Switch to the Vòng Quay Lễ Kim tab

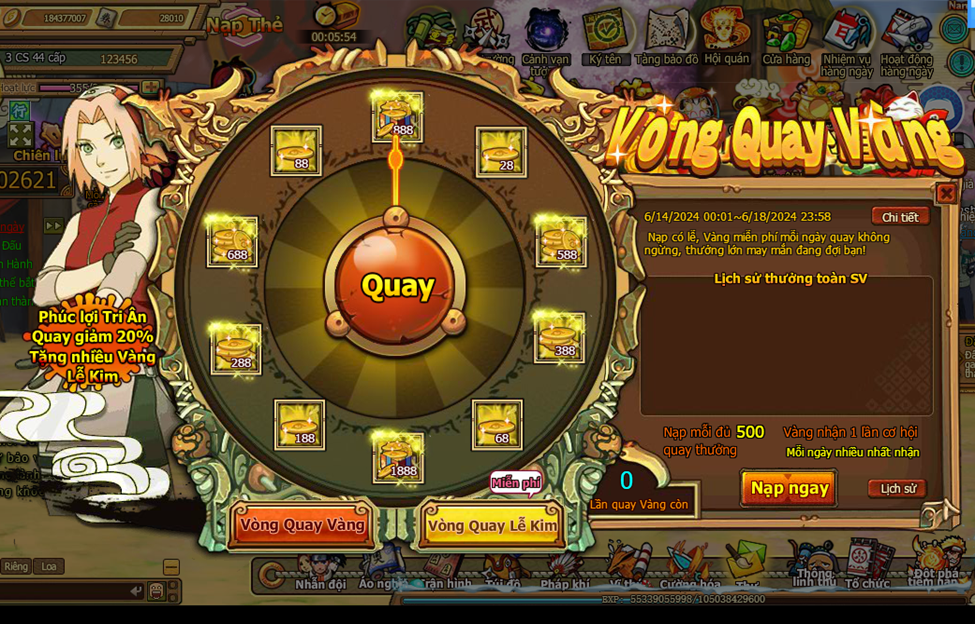492,525
